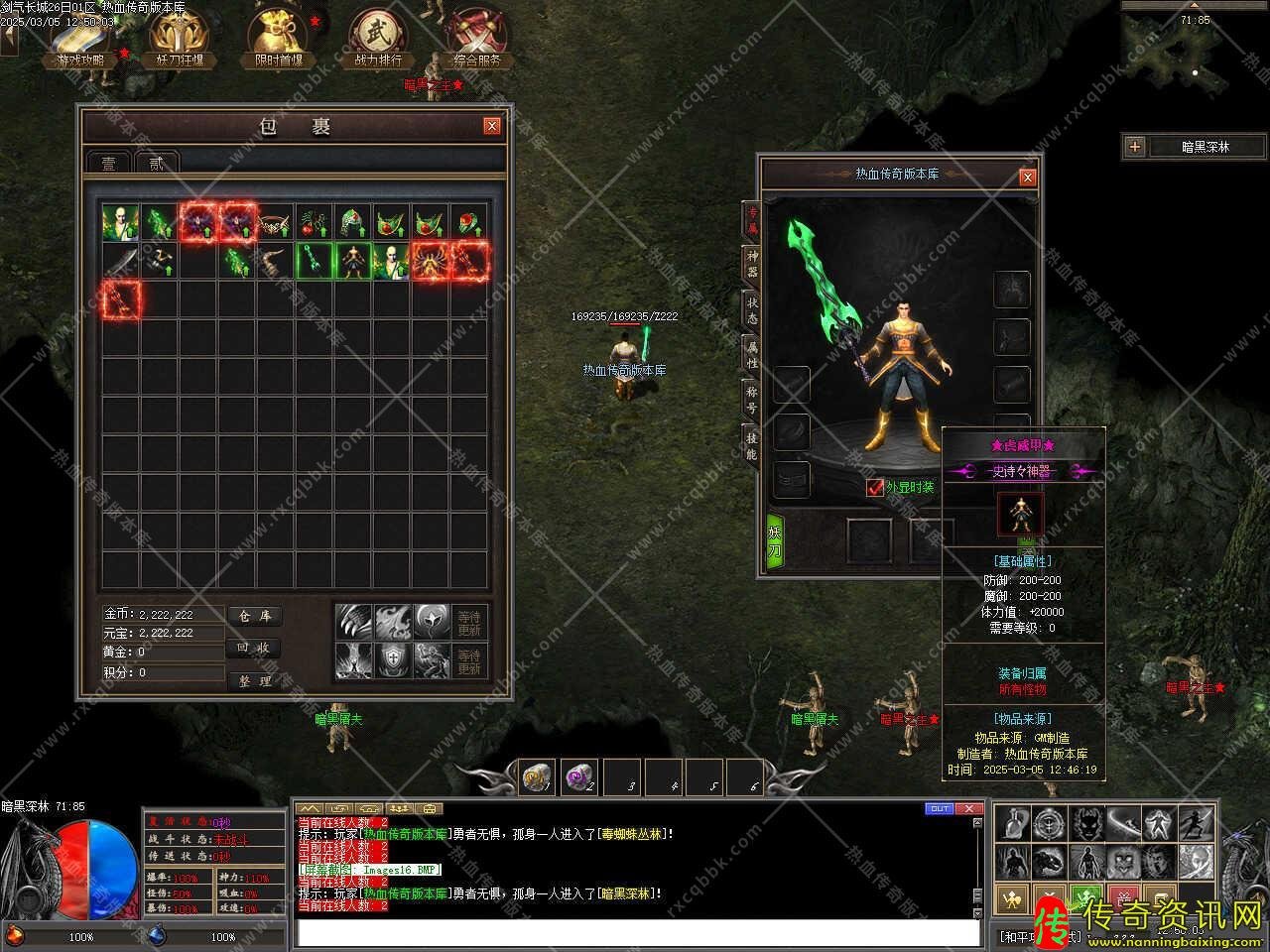Expand the 暗黑深林 map plus button
Image resolution: width=1270 pixels, height=952 pixels.
pos(1135,147)
